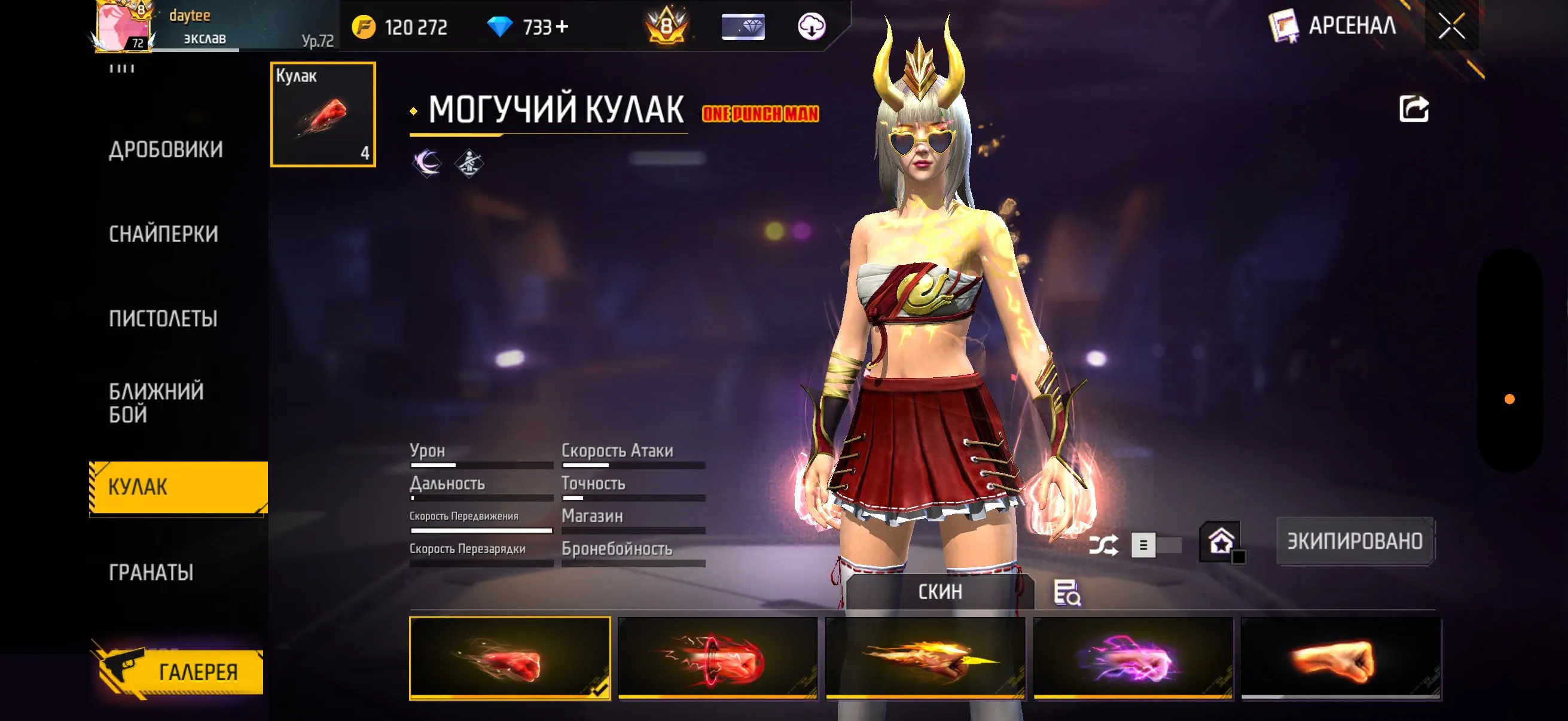Screen dimensions: 1568x721
Task: Open the ПИСТОЛЕТЫ category
Action: tap(163, 317)
